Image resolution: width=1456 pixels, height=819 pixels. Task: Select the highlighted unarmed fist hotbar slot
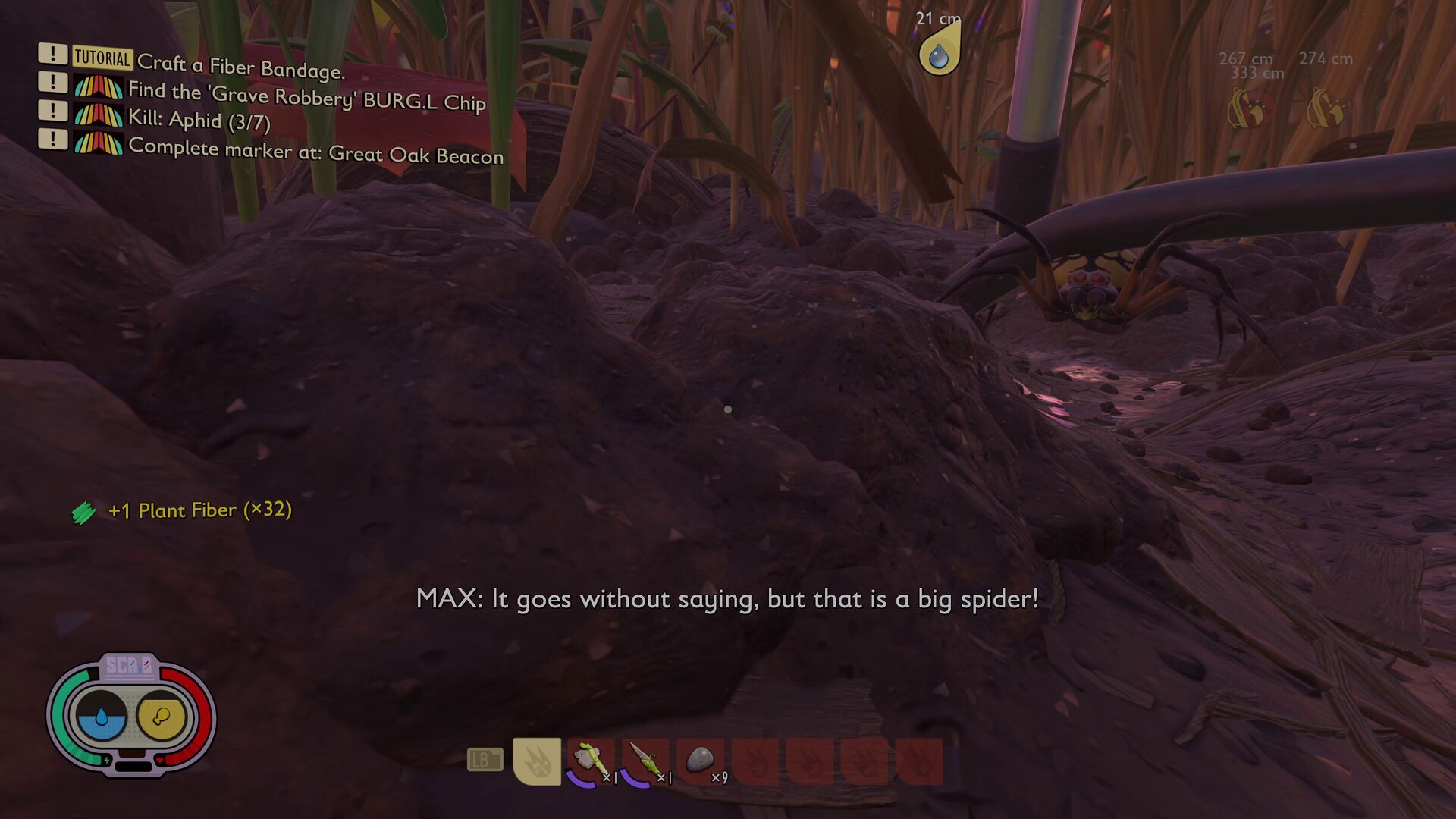click(x=537, y=761)
